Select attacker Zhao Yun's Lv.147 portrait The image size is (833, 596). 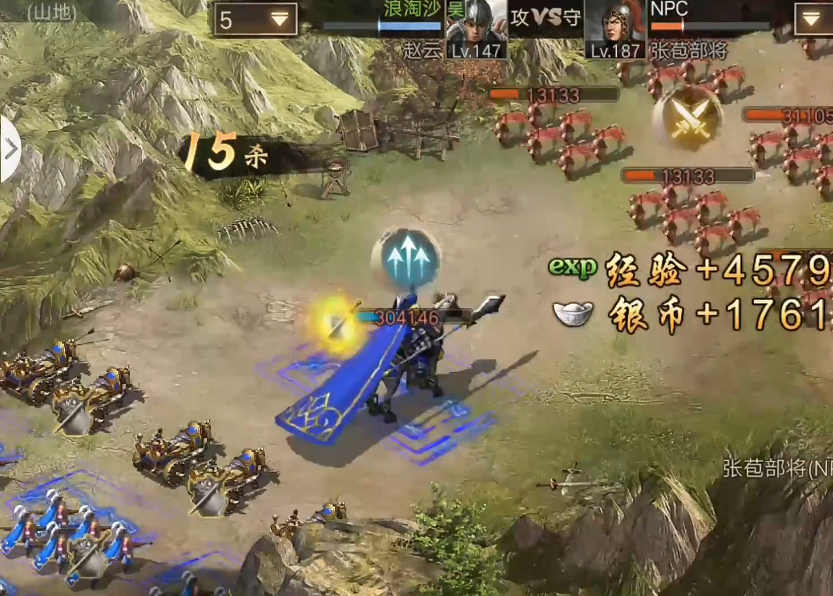click(475, 27)
